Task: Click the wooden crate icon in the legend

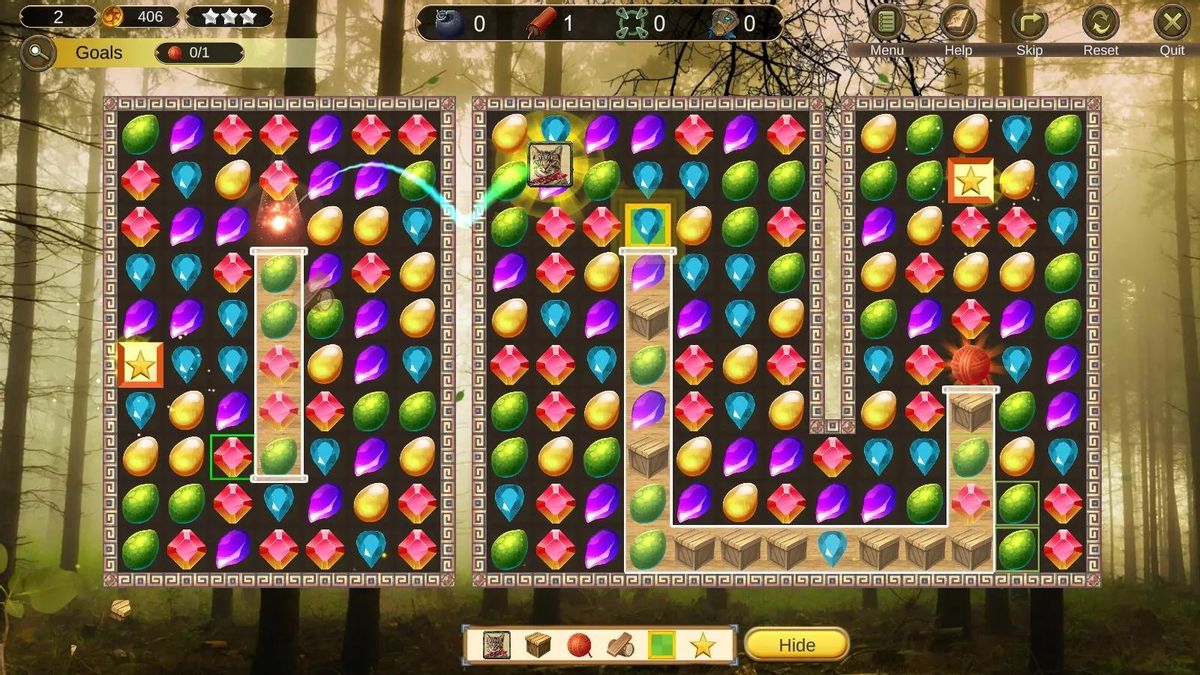Action: [538, 645]
